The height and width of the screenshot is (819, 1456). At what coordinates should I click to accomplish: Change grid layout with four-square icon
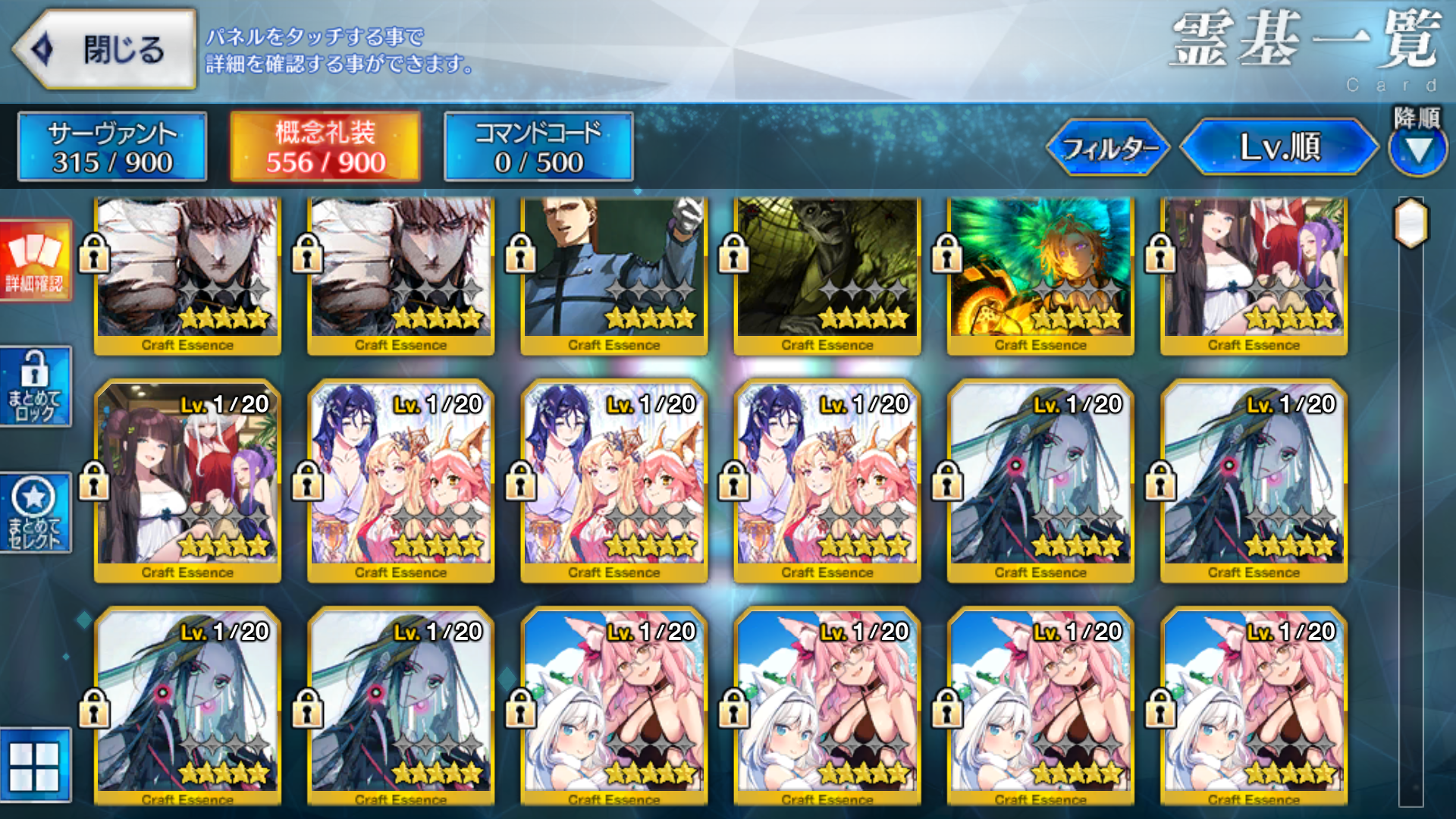35,766
